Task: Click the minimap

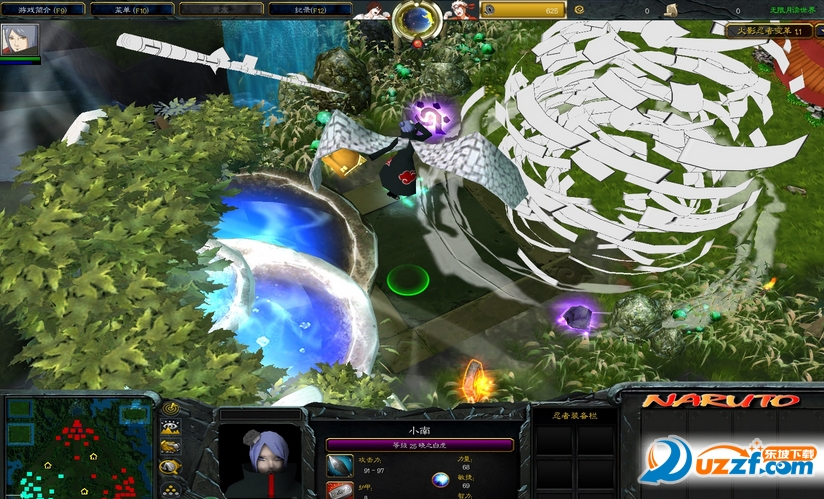Action: (x=77, y=447)
